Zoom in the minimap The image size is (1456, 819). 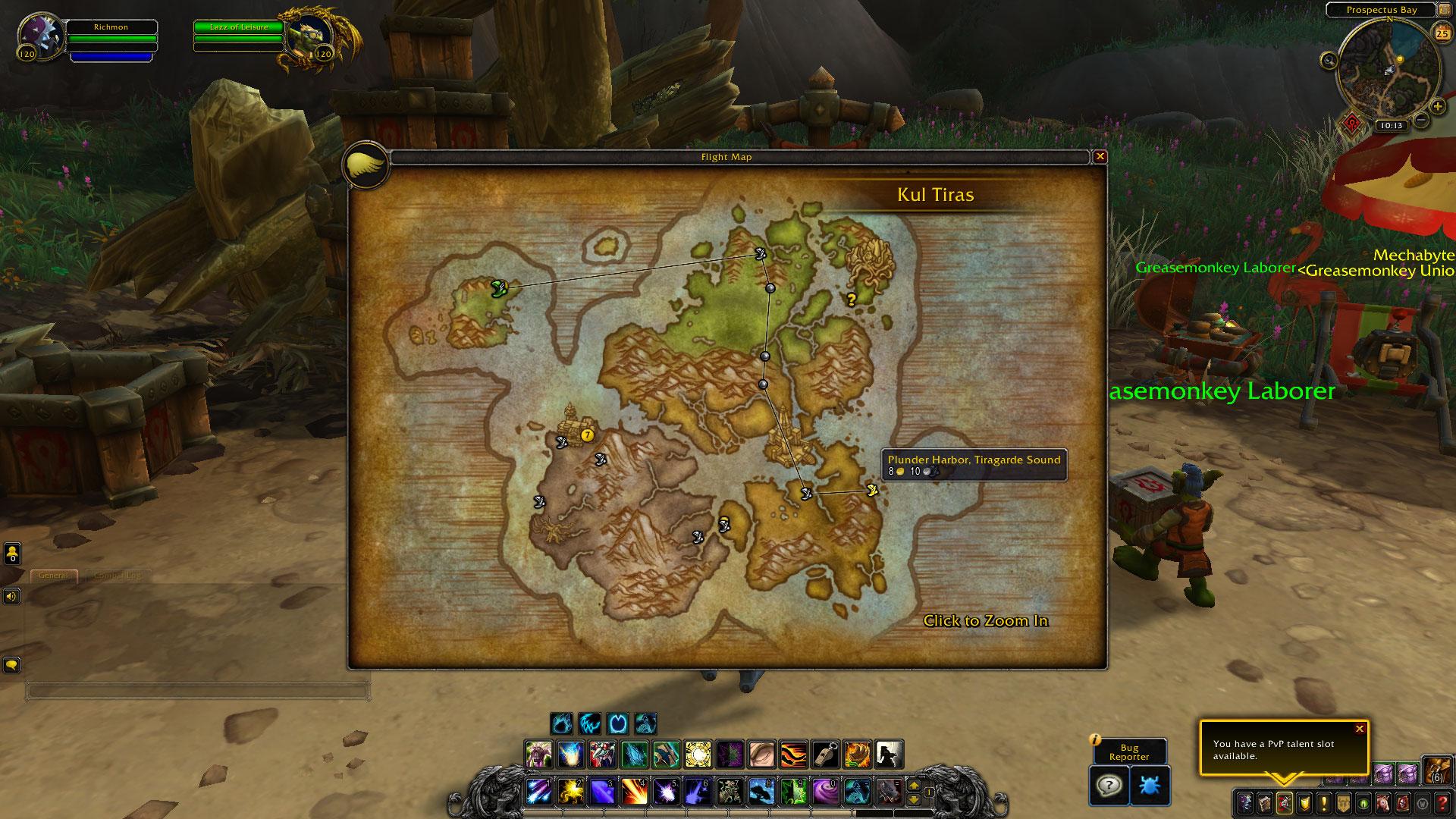pos(1437,106)
